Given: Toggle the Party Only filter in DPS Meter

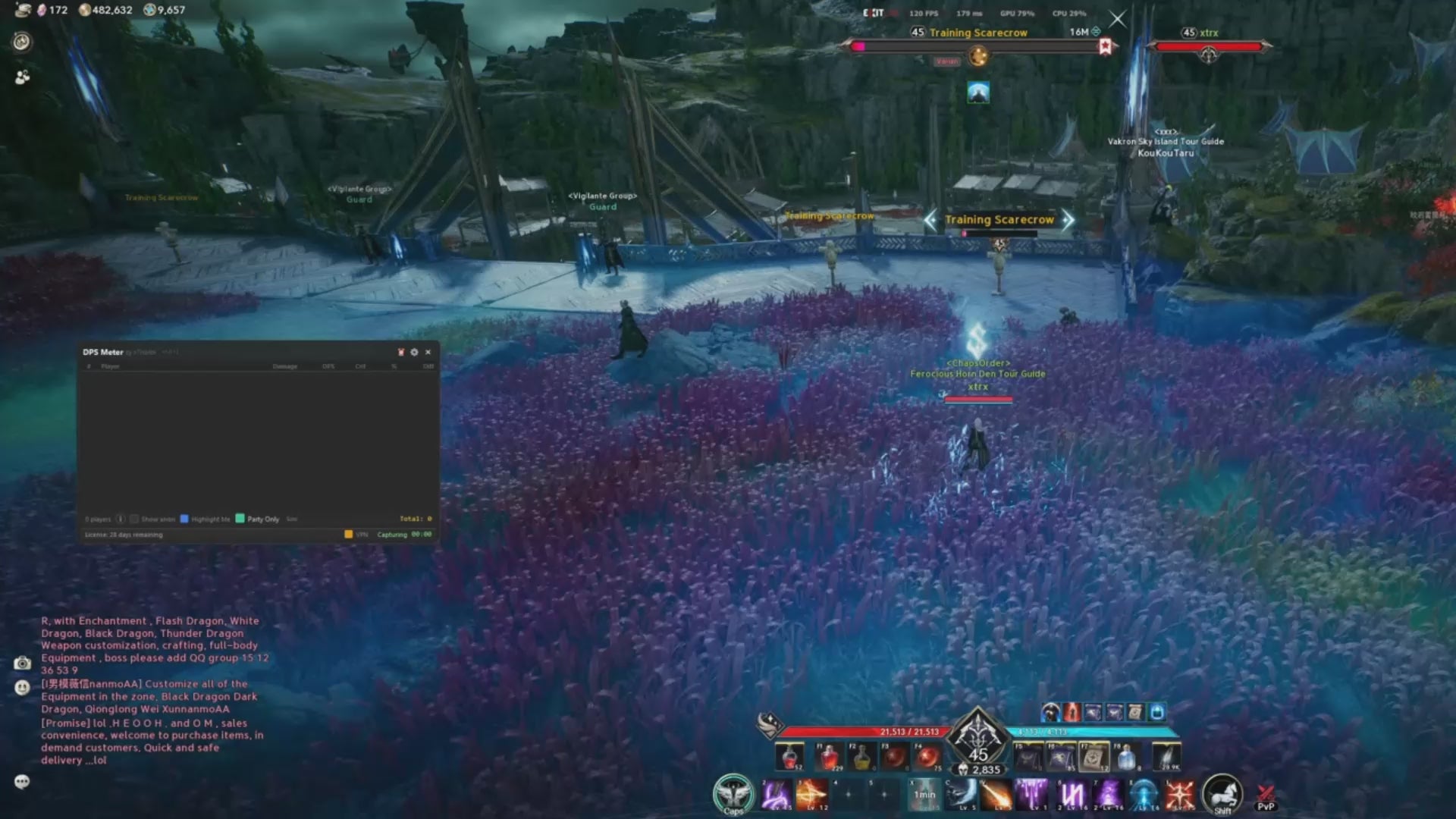Looking at the screenshot, I should point(241,519).
